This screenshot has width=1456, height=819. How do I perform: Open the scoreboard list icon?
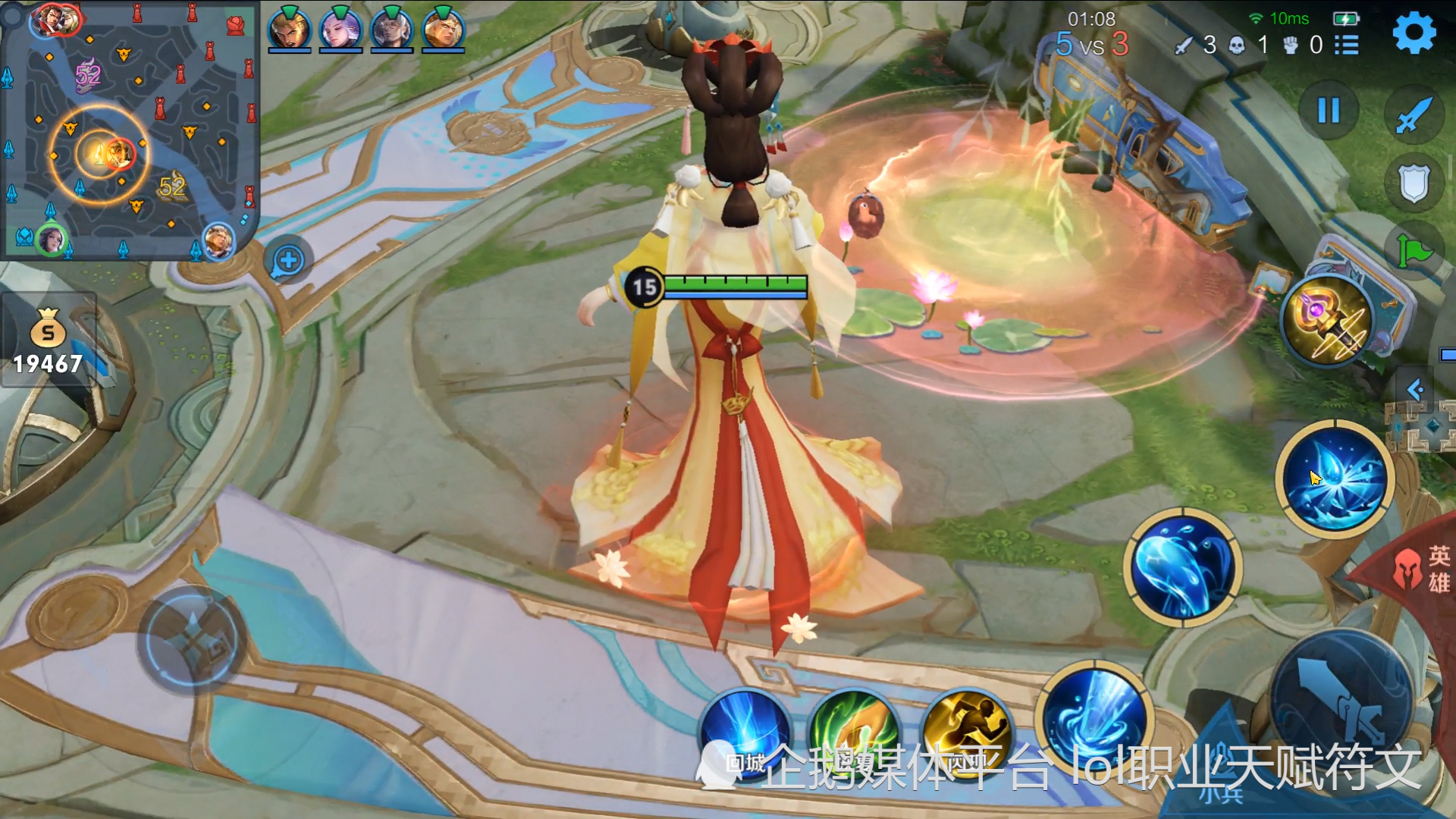[x=1347, y=45]
